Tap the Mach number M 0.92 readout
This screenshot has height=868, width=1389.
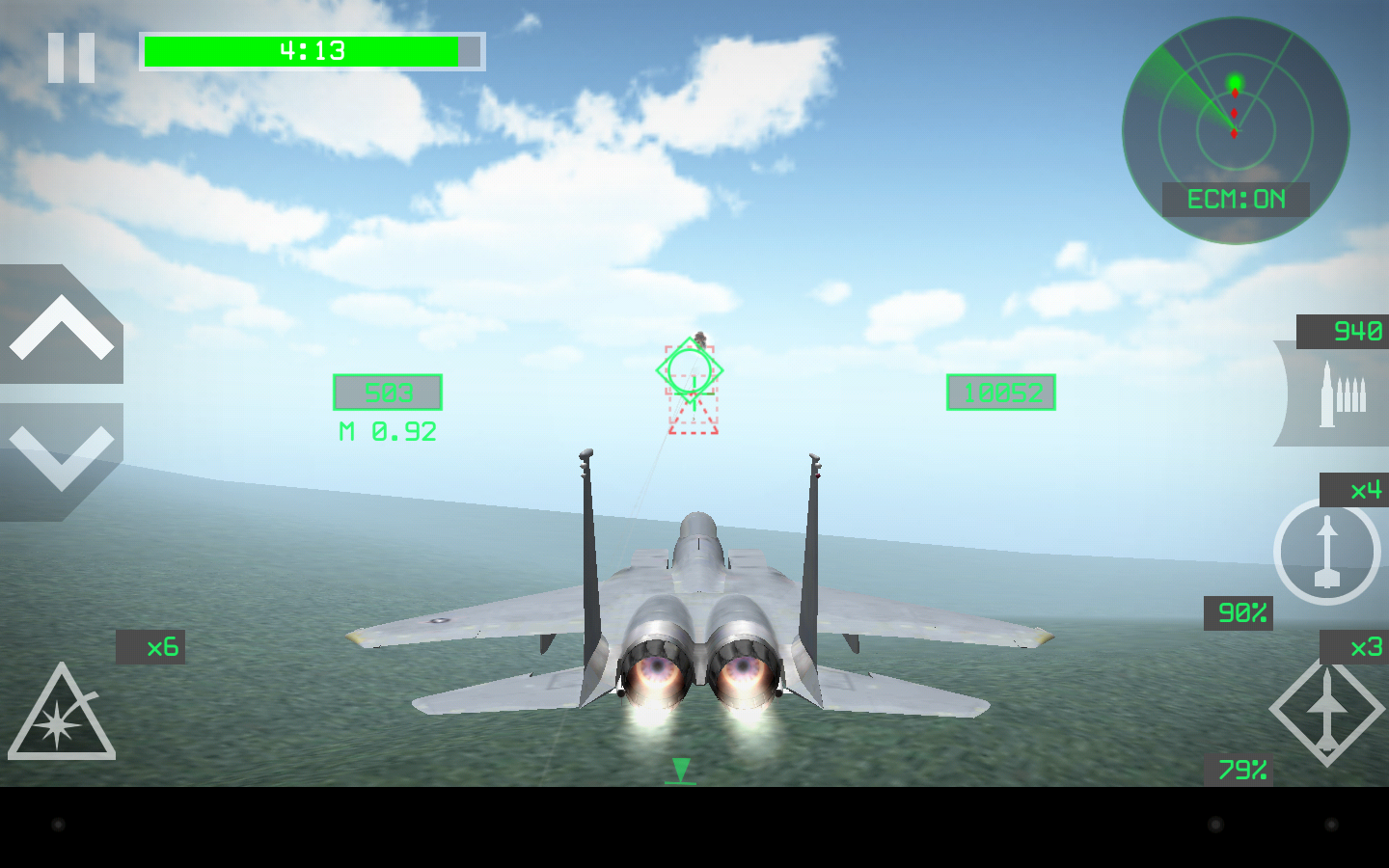(387, 431)
